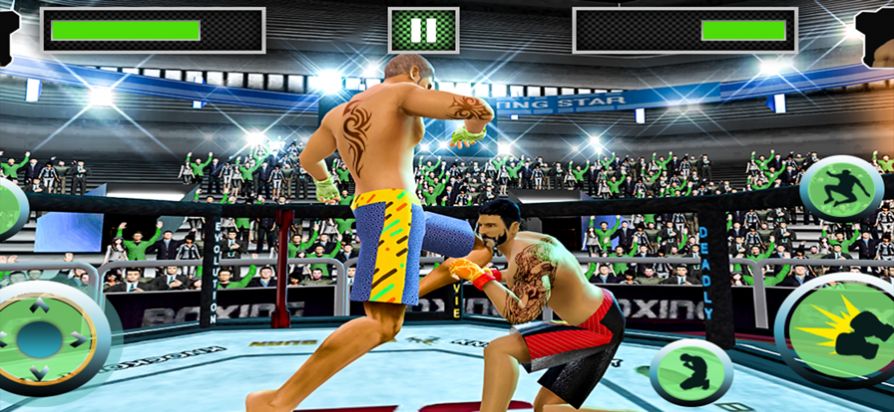Click the virtual movement joystick
This screenshot has width=894, height=412.
[x=40, y=338]
